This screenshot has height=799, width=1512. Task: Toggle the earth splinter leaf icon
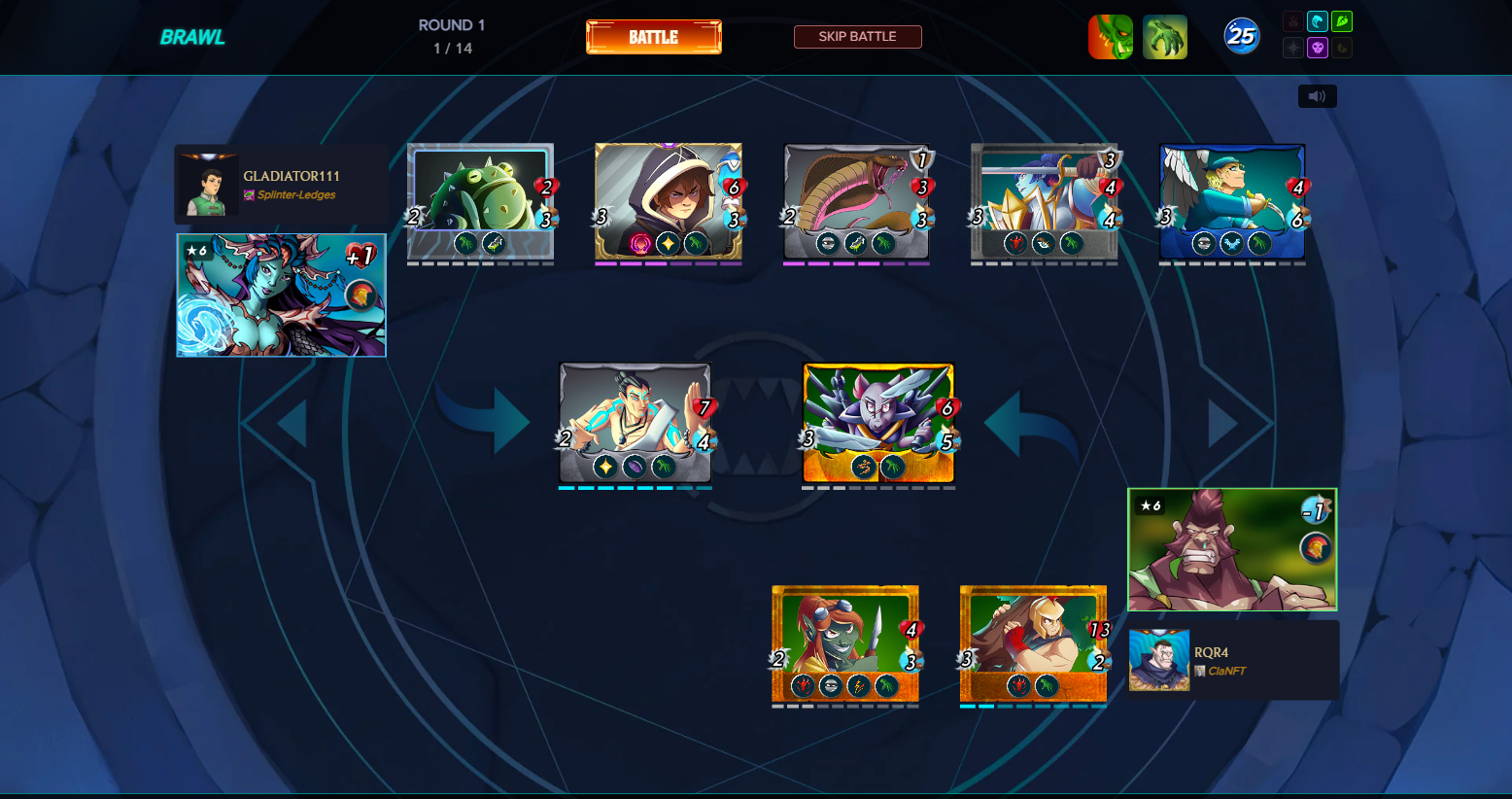click(1342, 21)
